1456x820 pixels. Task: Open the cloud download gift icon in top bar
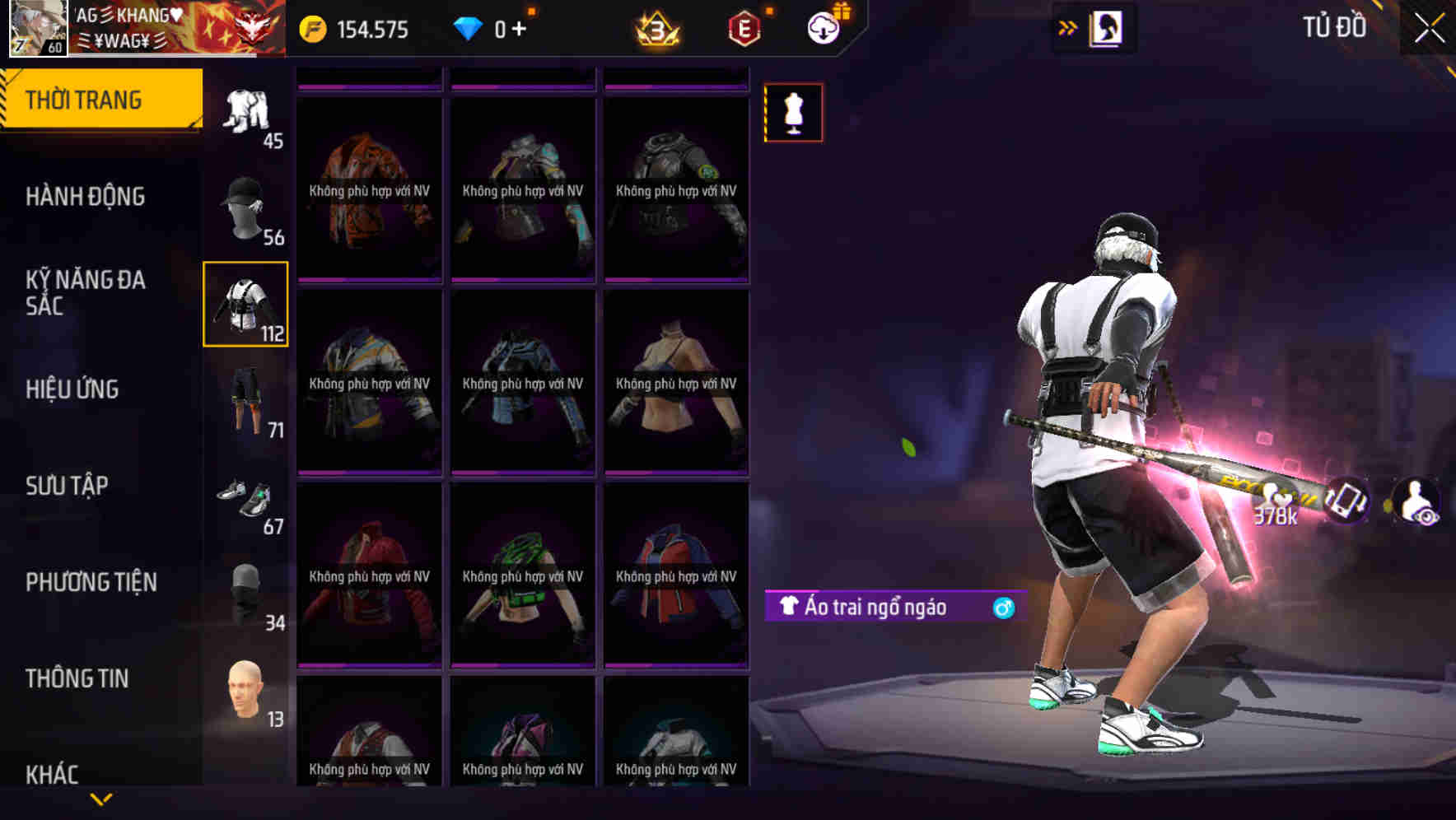[x=823, y=27]
